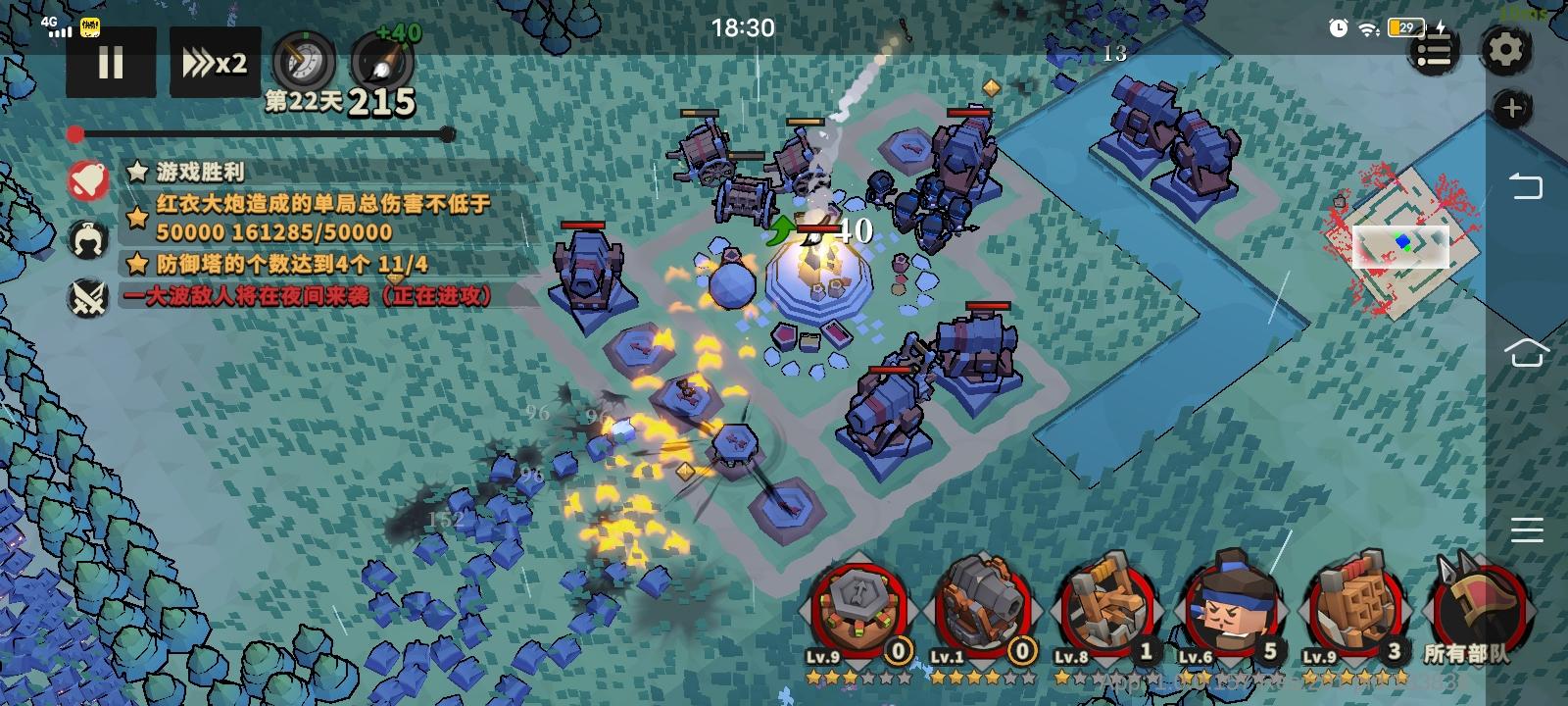Open the hamburger menu on right edge
This screenshot has height=706, width=1568.
tap(1525, 529)
